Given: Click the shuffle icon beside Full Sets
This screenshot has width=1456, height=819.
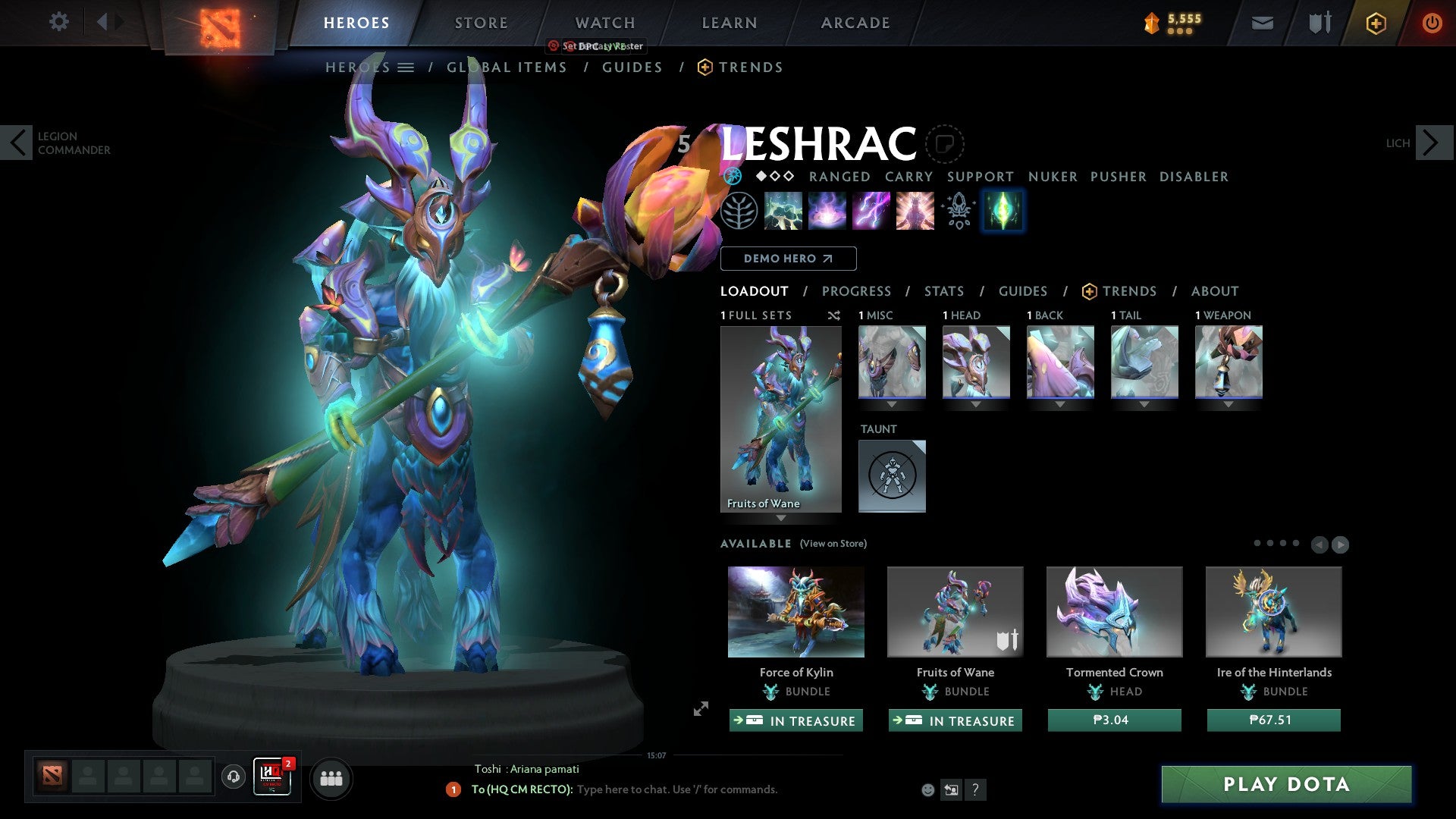Looking at the screenshot, I should pos(834,315).
